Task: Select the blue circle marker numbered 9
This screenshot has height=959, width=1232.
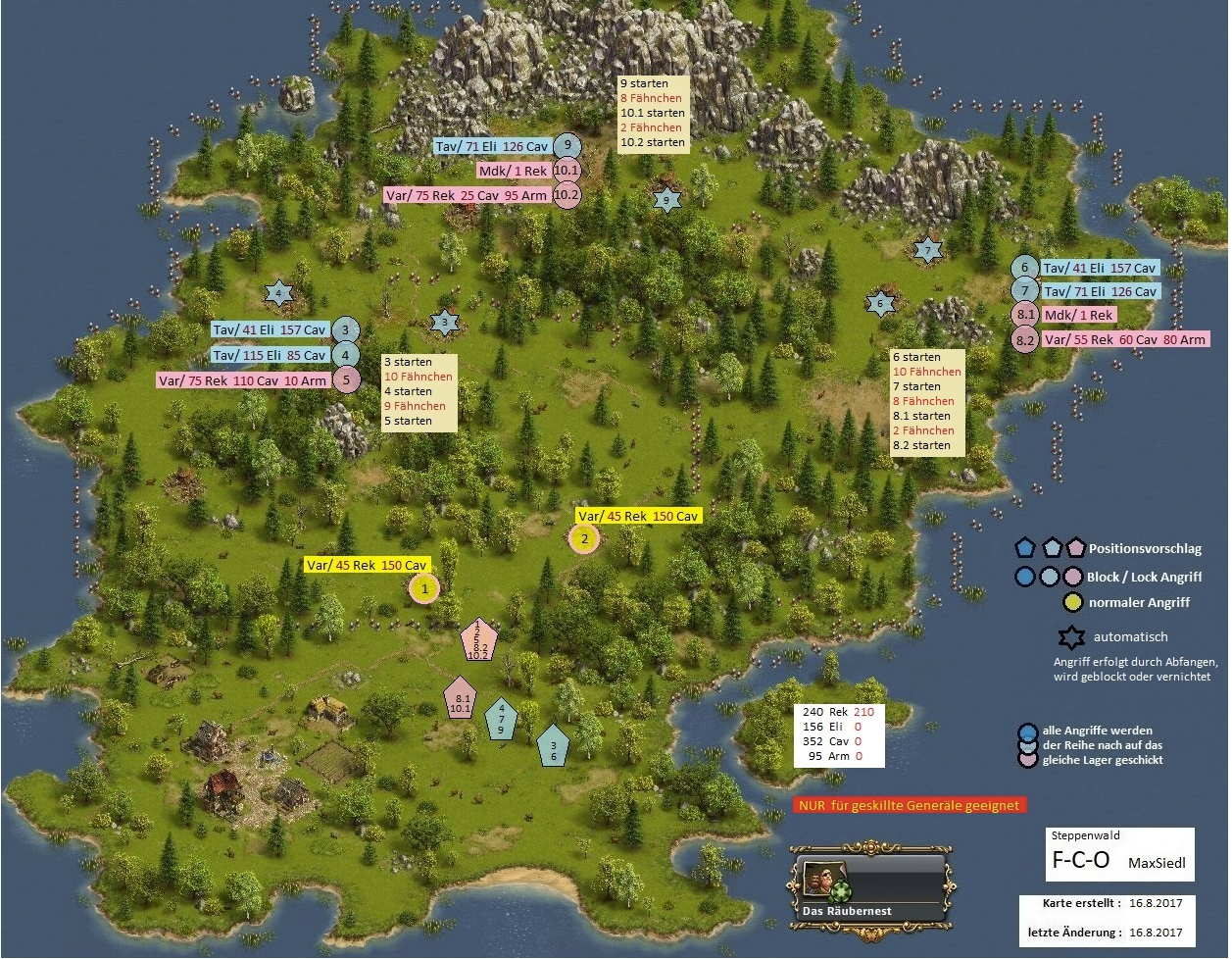Action: coord(567,146)
